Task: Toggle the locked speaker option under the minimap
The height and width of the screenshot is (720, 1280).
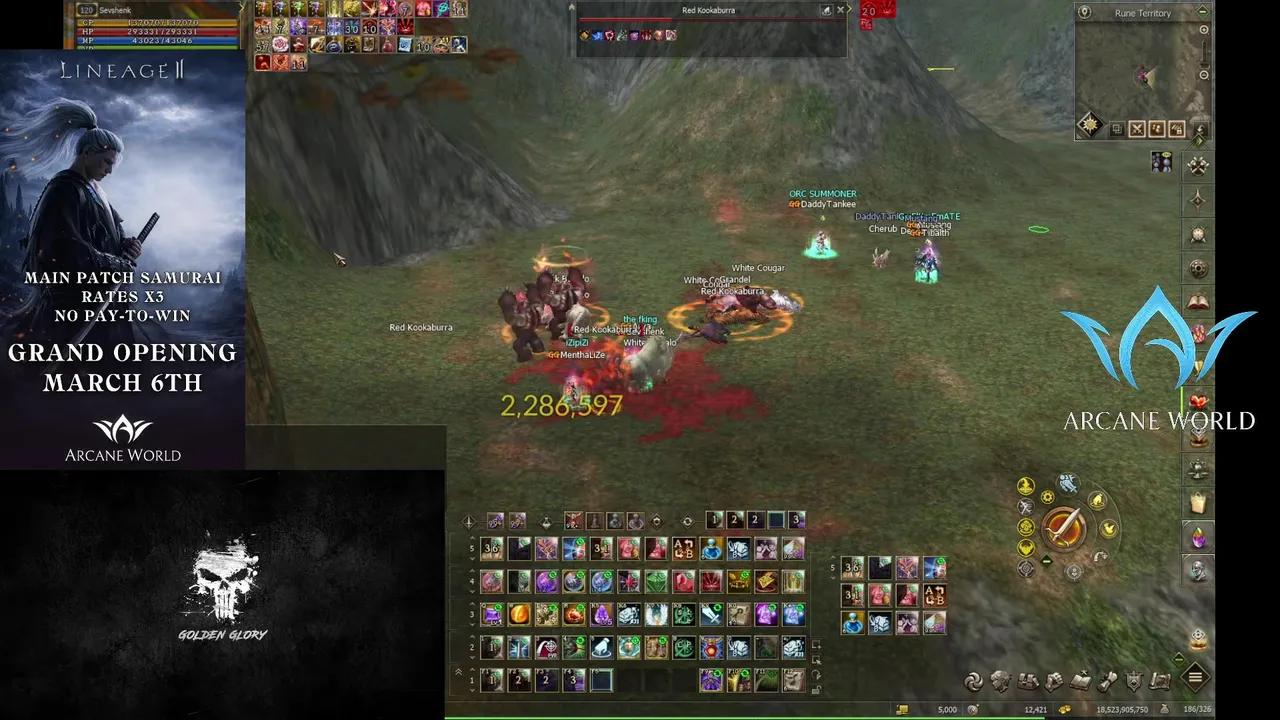Action: click(1176, 128)
